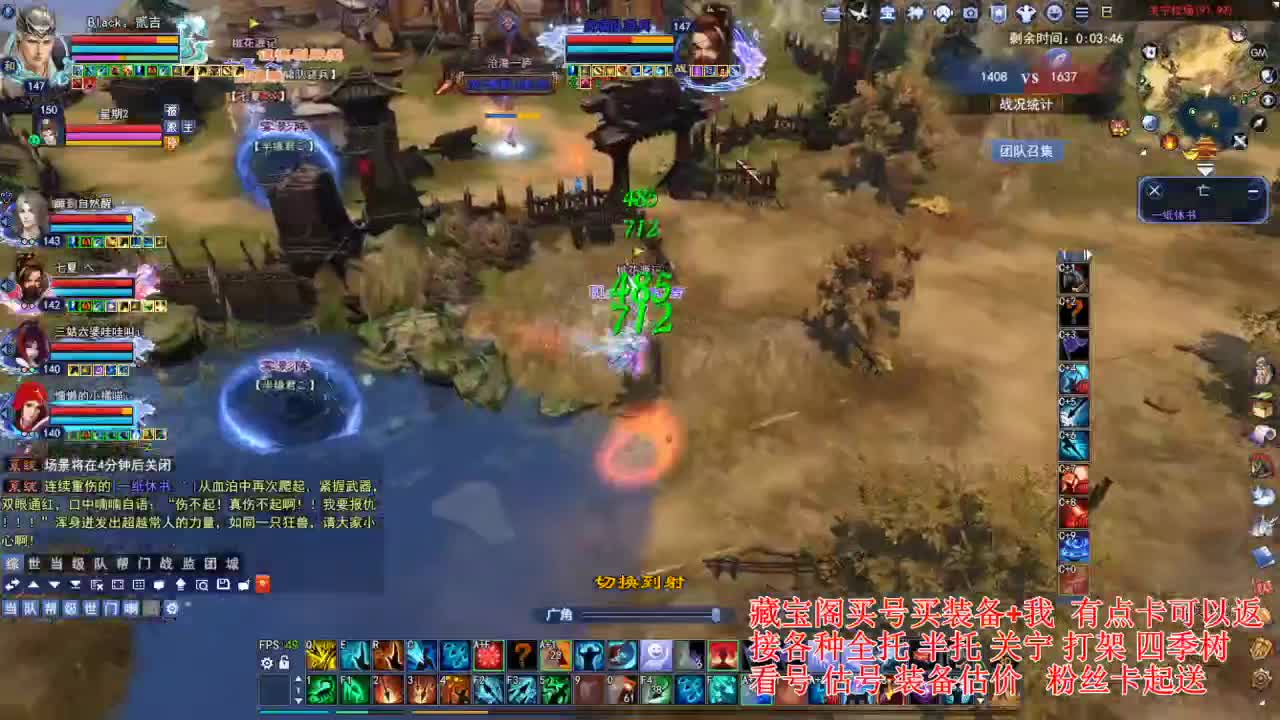Collapse the 一纸休书 target panel with its minus control
This screenshot has width=1280, height=720.
pos(1253,190)
